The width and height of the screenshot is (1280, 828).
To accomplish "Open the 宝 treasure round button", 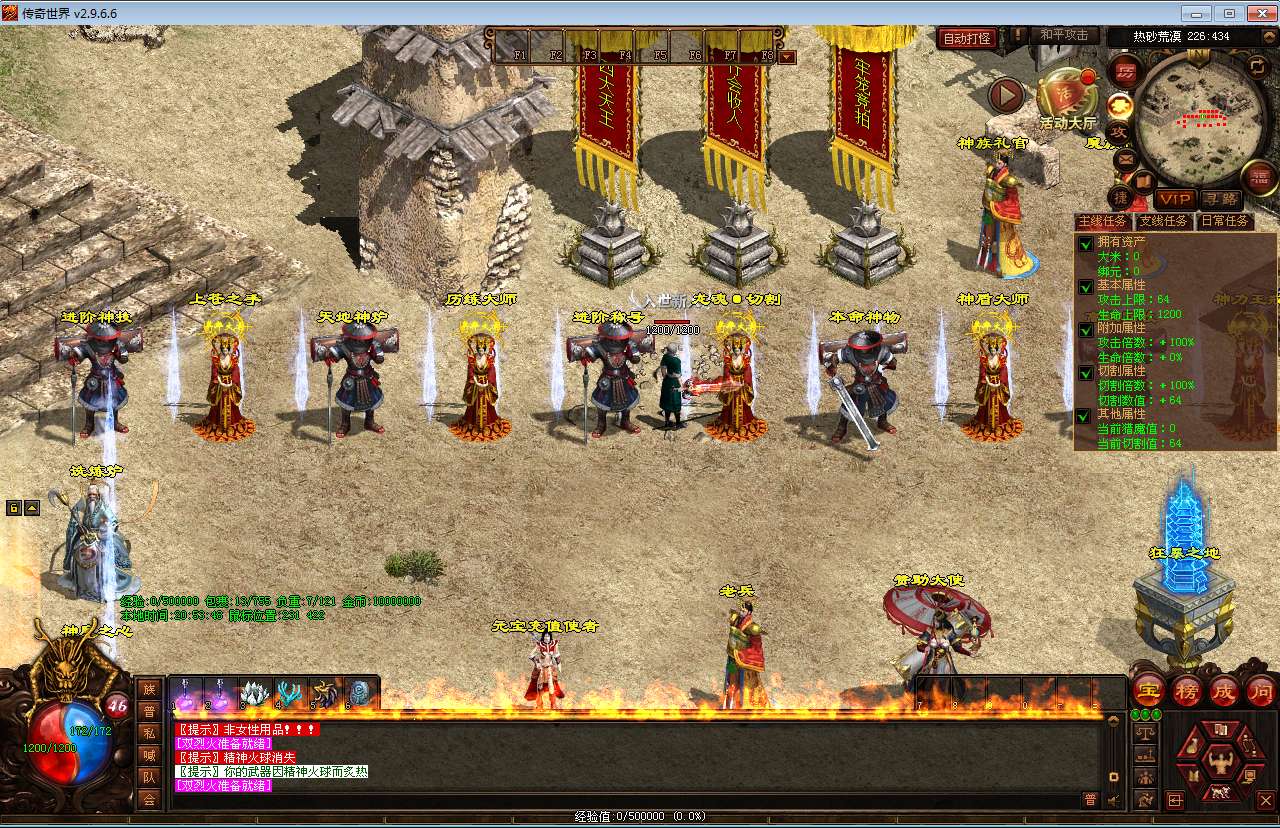I will tap(1149, 690).
